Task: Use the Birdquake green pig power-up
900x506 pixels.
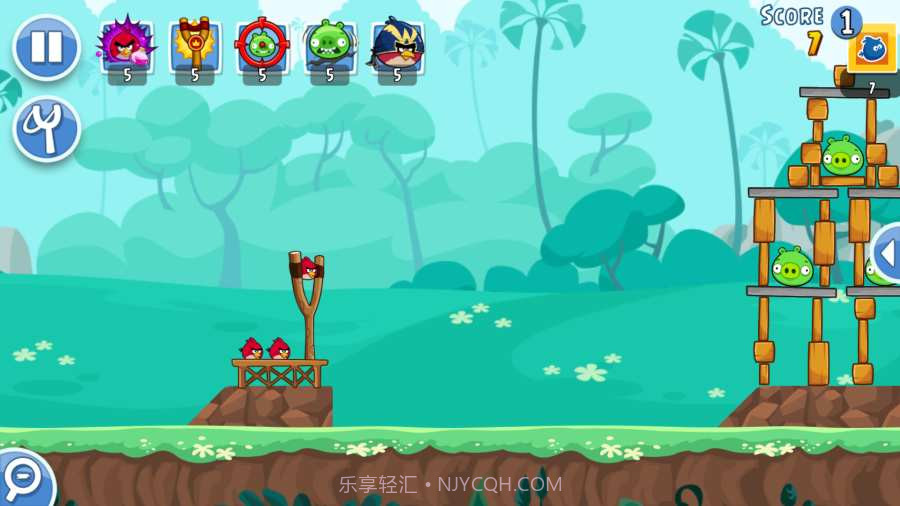Action: (329, 46)
